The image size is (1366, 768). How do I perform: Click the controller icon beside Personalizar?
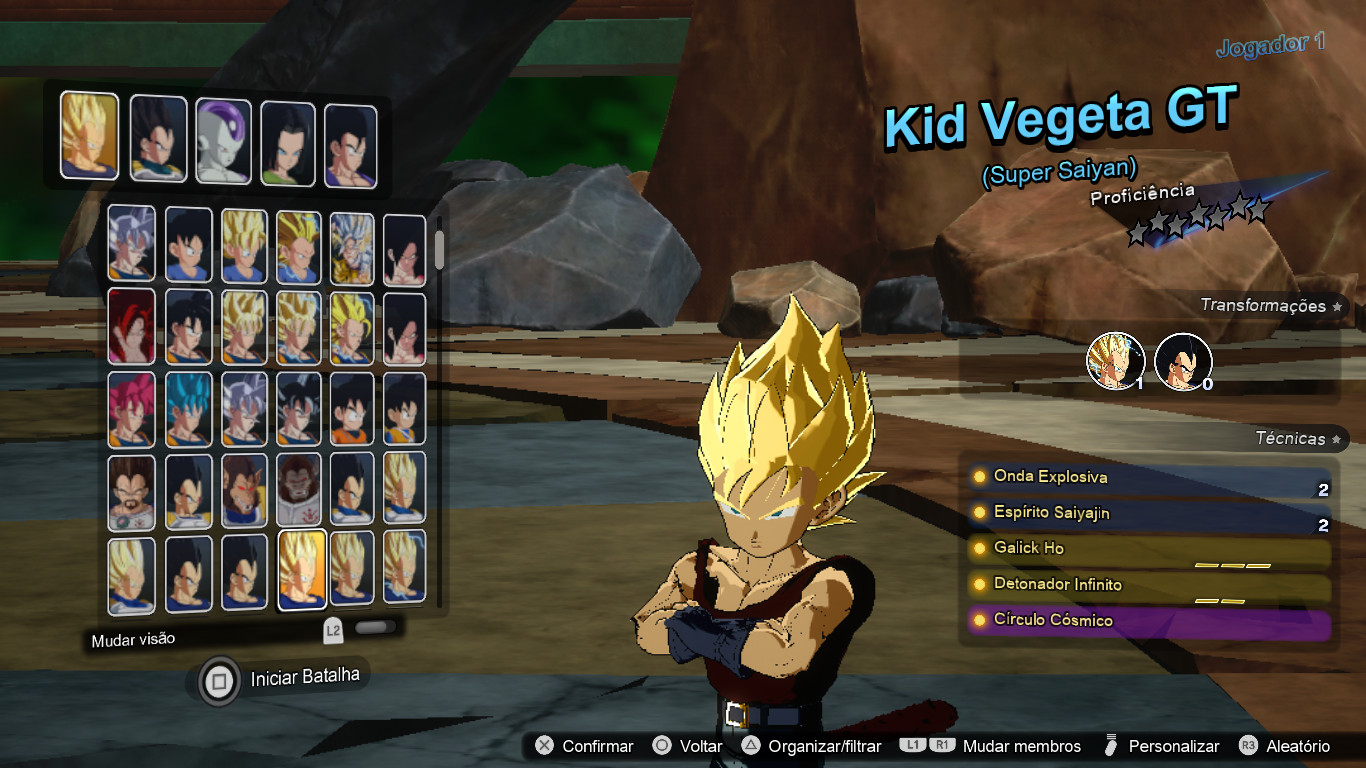click(1111, 746)
